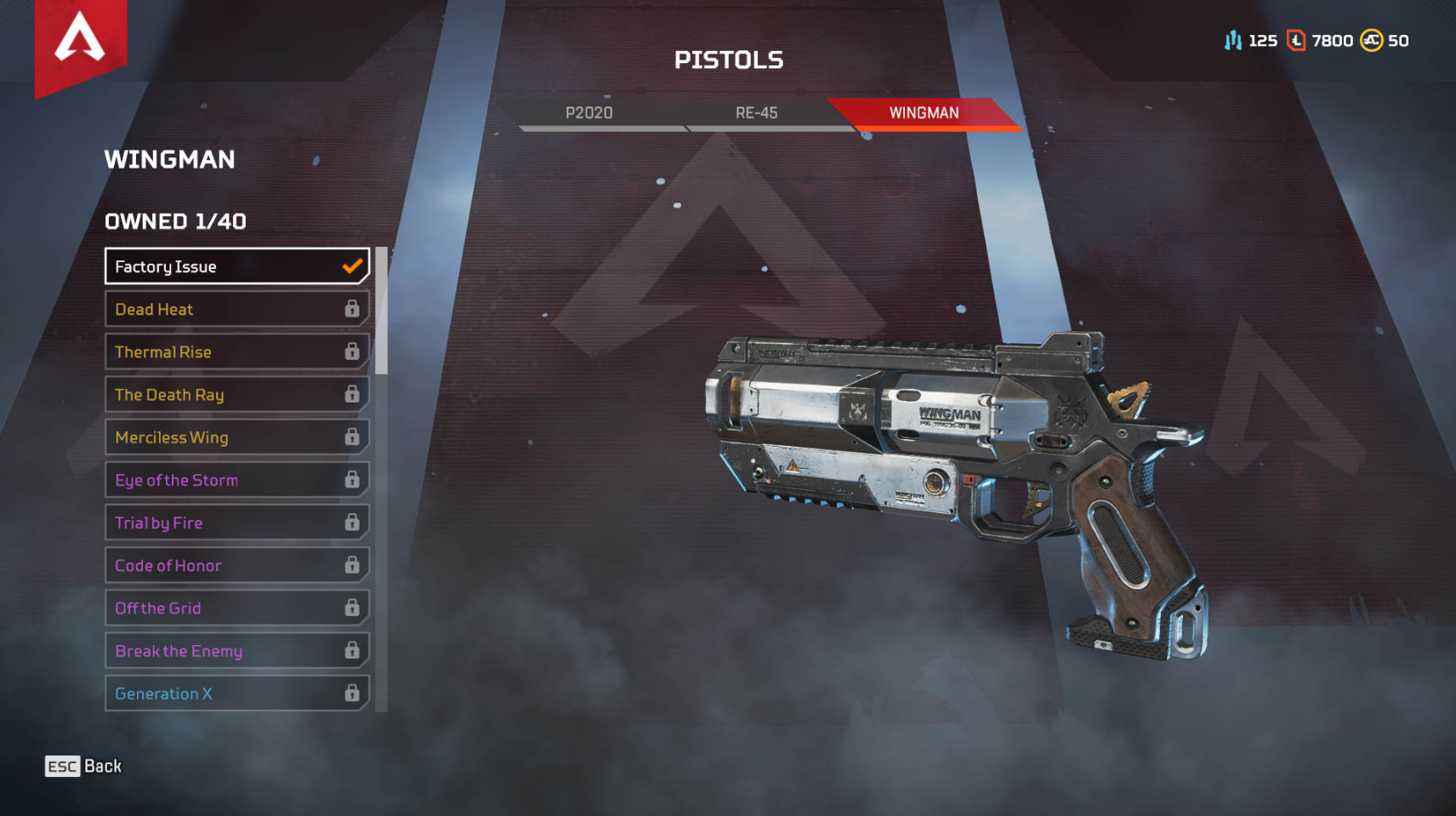1456x816 pixels.
Task: Select The Death Ray skin
Action: coord(236,395)
